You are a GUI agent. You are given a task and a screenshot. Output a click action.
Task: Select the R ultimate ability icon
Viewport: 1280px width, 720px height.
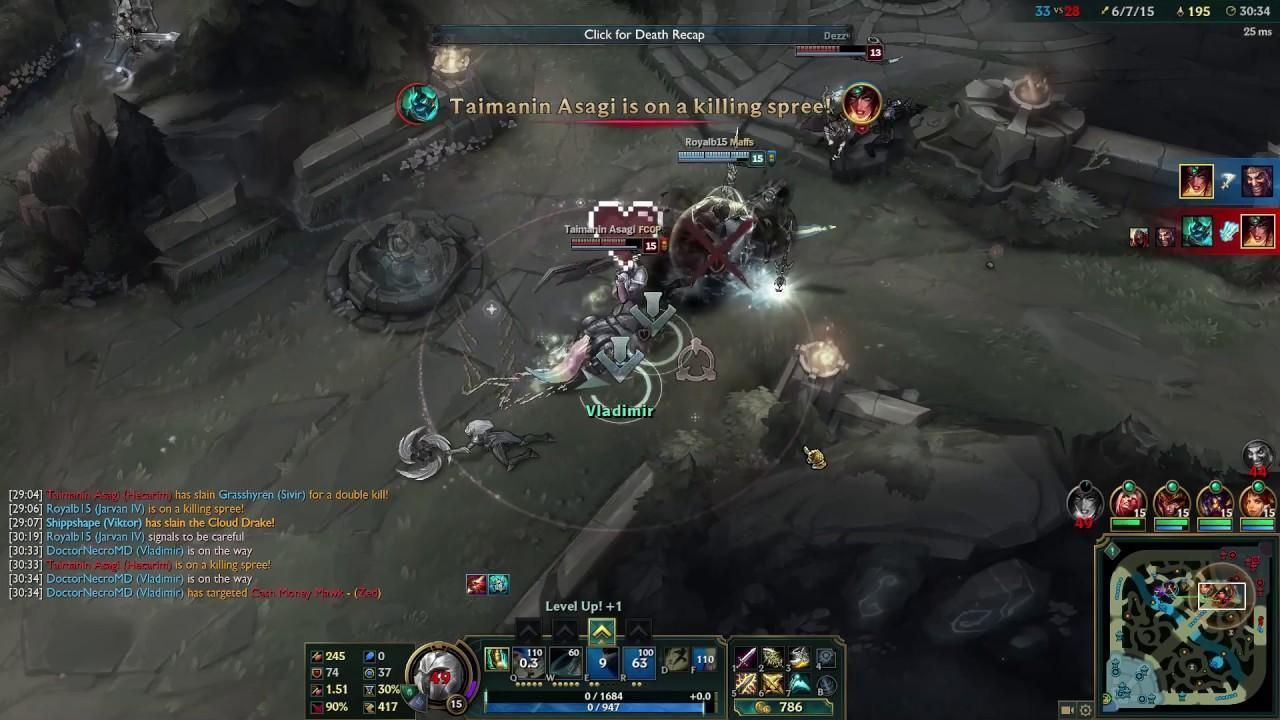pos(639,661)
